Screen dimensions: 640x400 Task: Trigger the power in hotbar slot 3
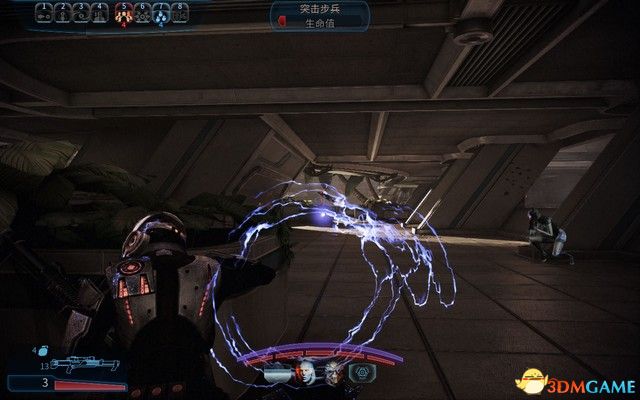[x=82, y=13]
